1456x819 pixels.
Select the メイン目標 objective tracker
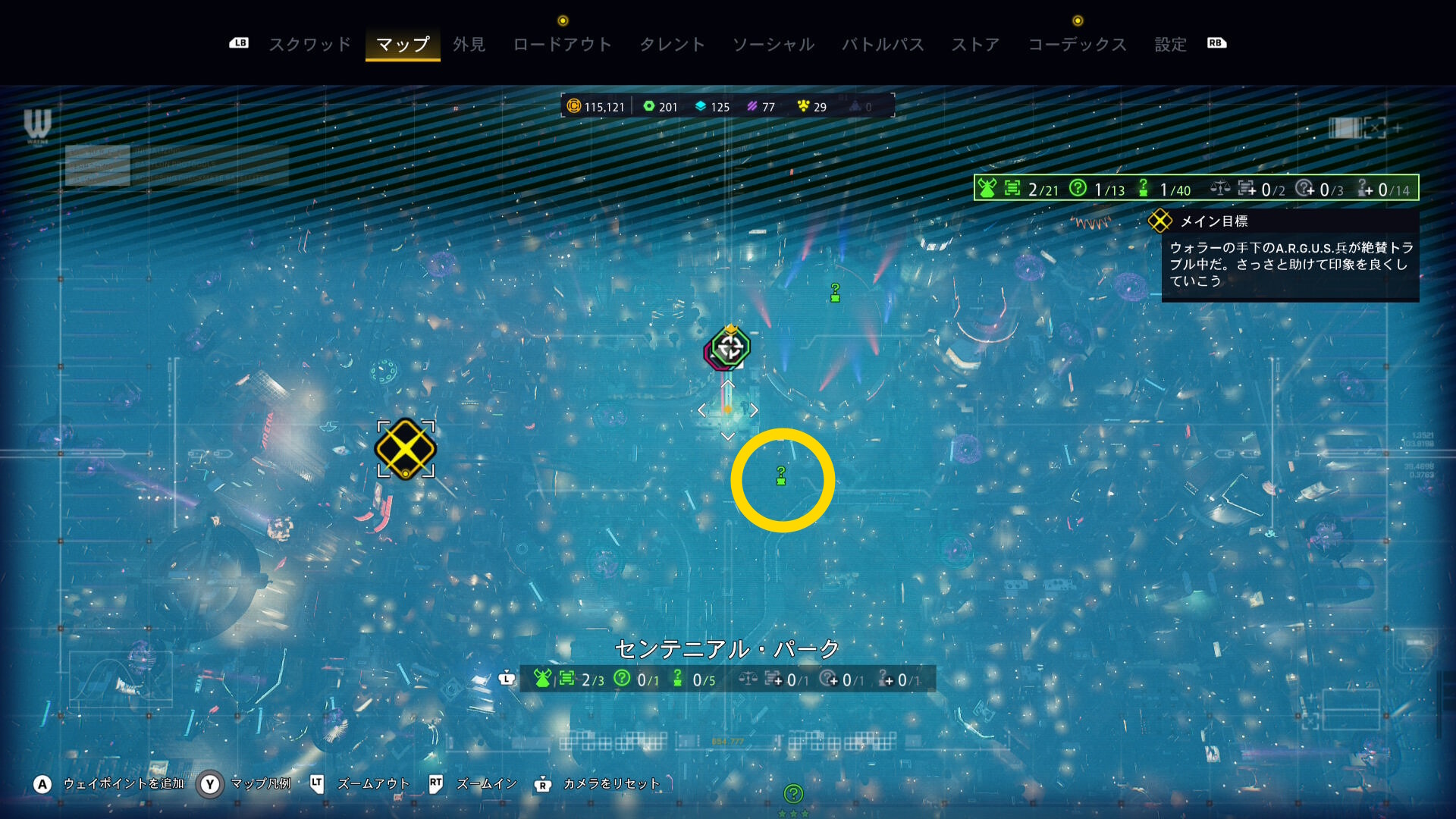[1213, 221]
